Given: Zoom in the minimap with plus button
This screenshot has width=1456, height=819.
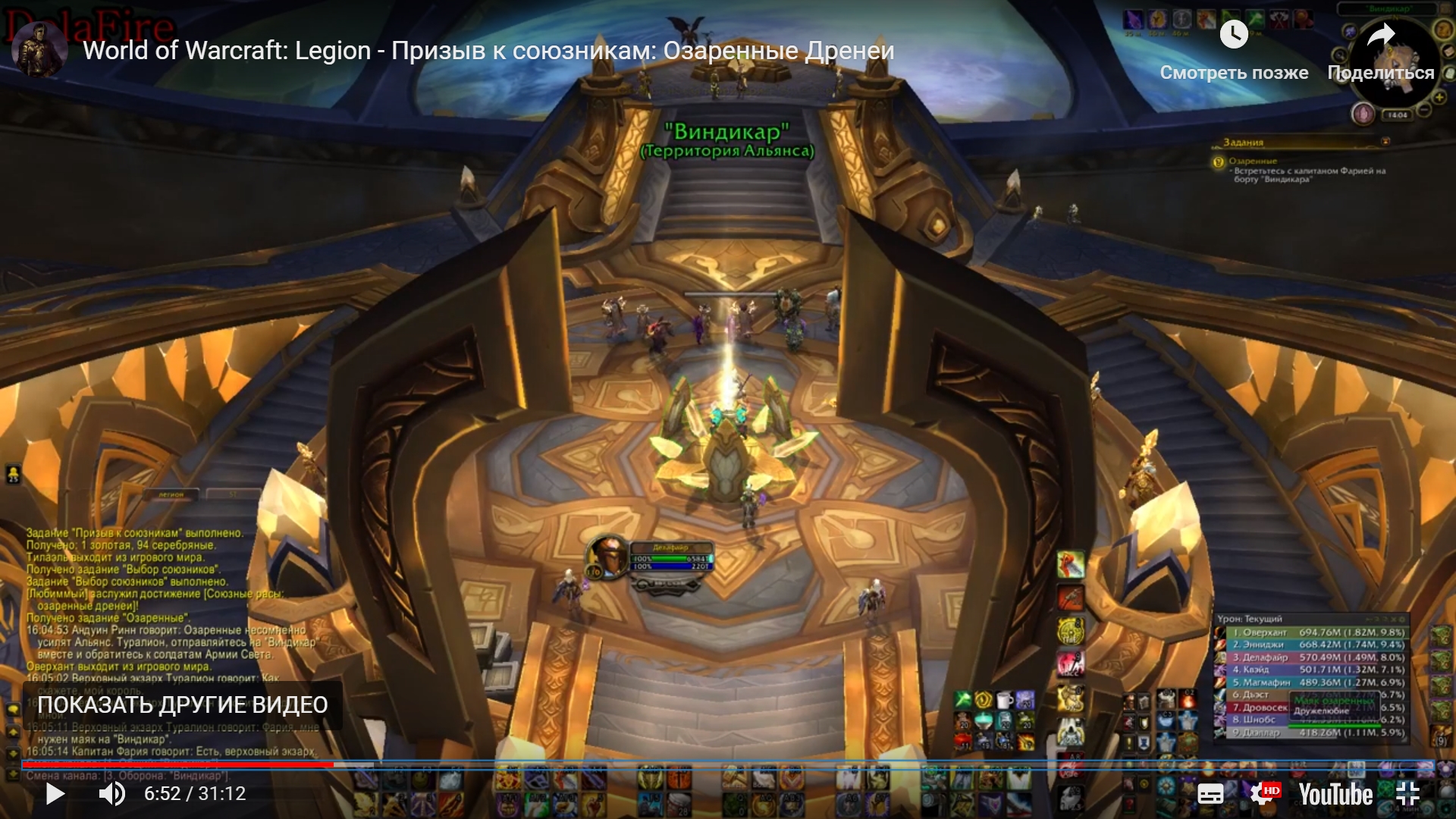Looking at the screenshot, I should [1439, 98].
